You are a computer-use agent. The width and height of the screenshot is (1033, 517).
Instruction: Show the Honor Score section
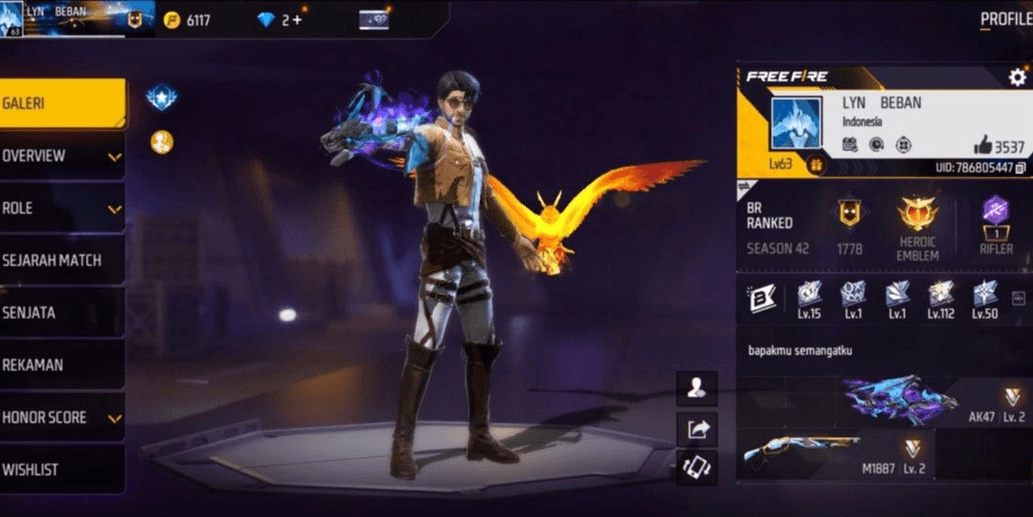[60, 417]
